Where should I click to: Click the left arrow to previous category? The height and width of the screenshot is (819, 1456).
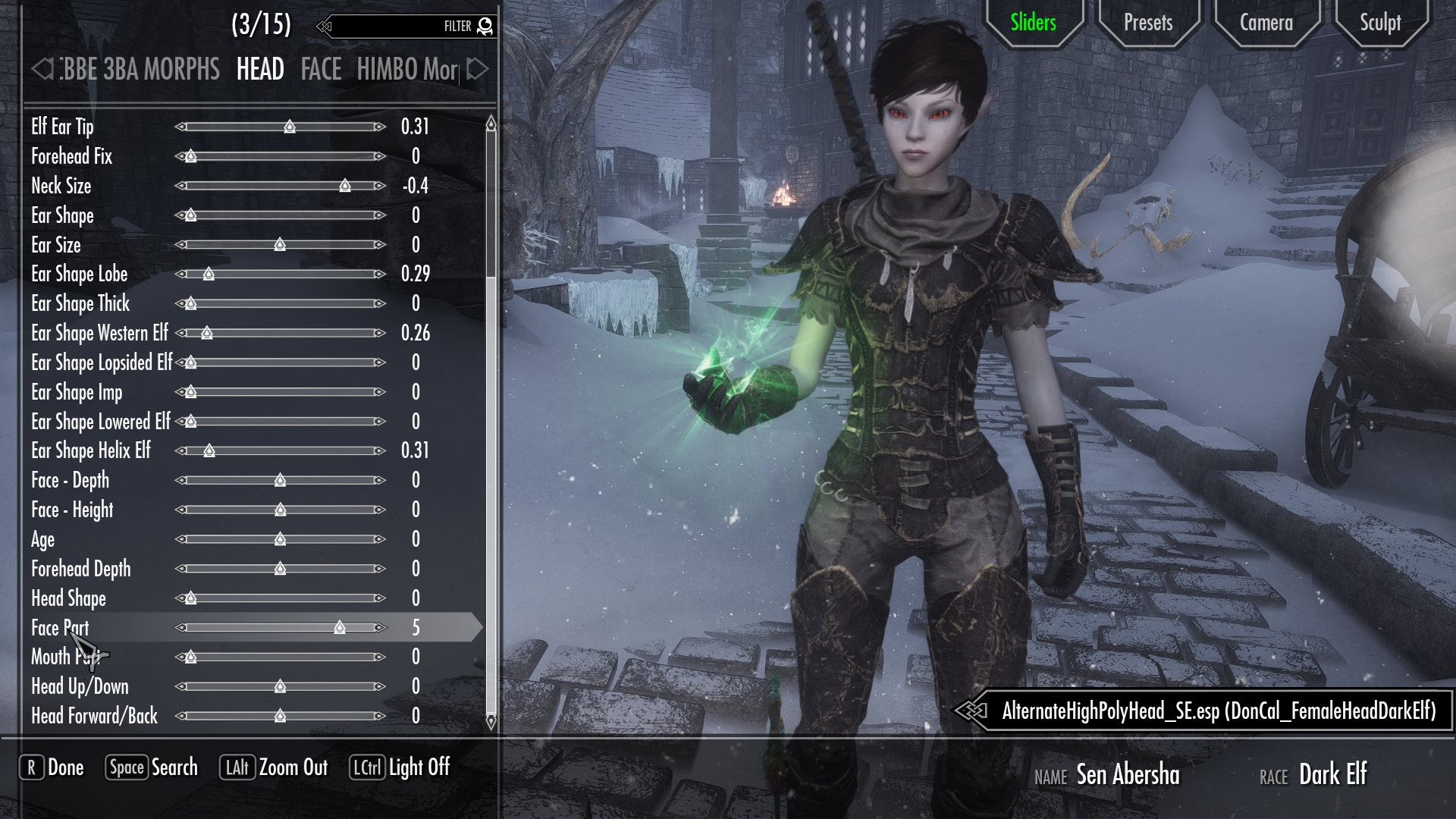click(42, 70)
